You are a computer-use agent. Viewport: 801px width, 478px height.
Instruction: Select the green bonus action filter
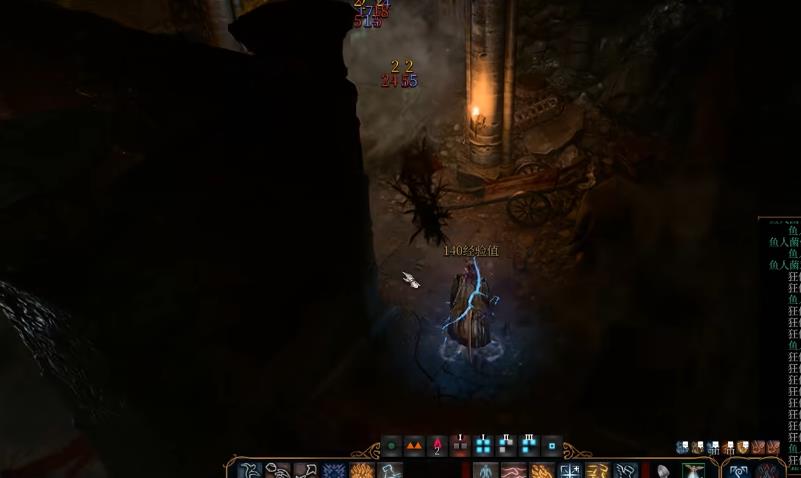[x=391, y=446]
